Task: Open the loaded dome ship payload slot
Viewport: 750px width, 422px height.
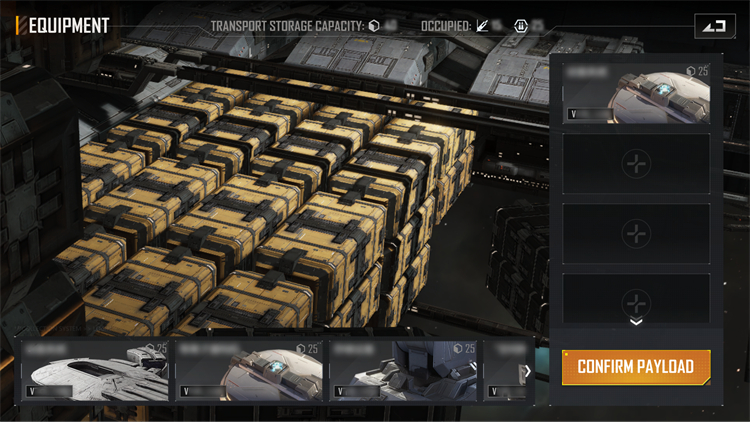Action: point(636,93)
